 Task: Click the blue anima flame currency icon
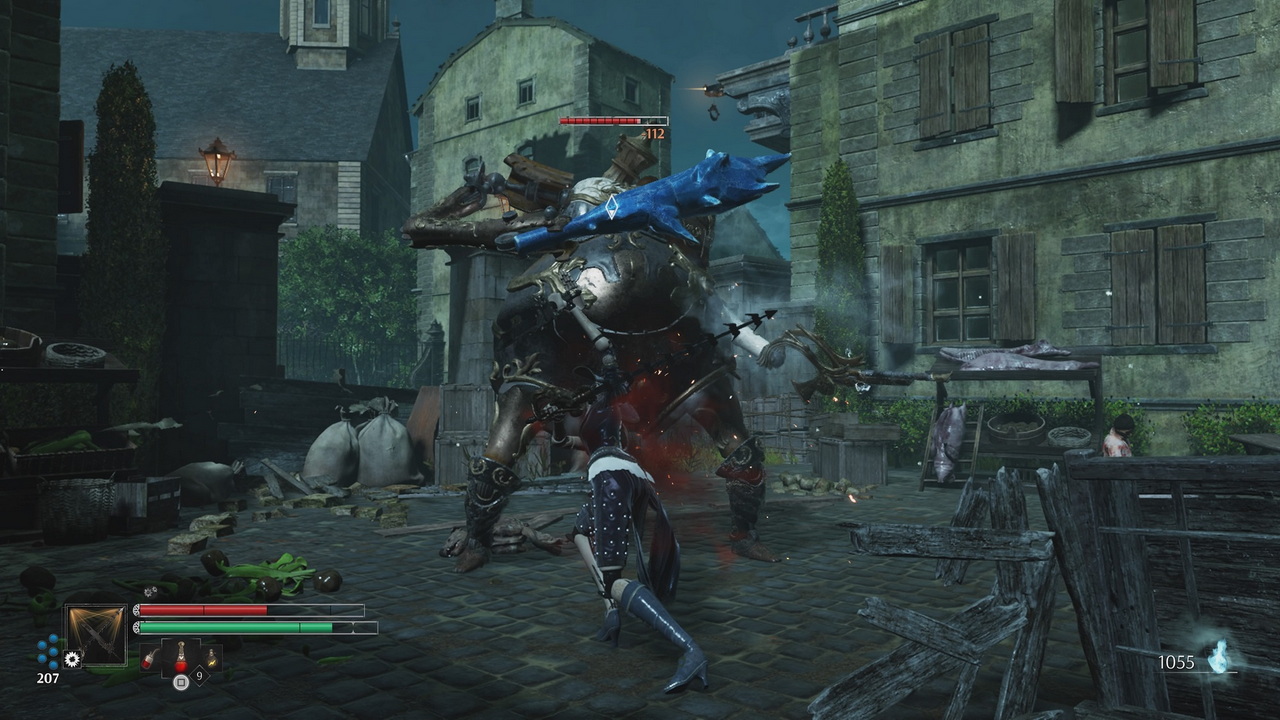pos(1218,657)
